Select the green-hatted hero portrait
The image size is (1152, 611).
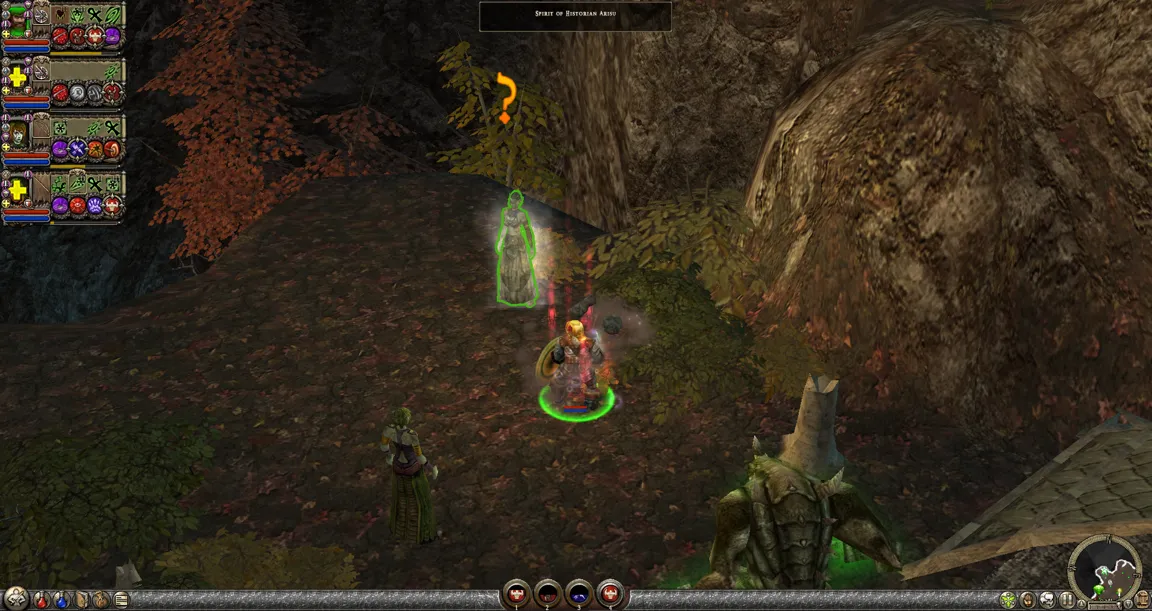(x=18, y=18)
